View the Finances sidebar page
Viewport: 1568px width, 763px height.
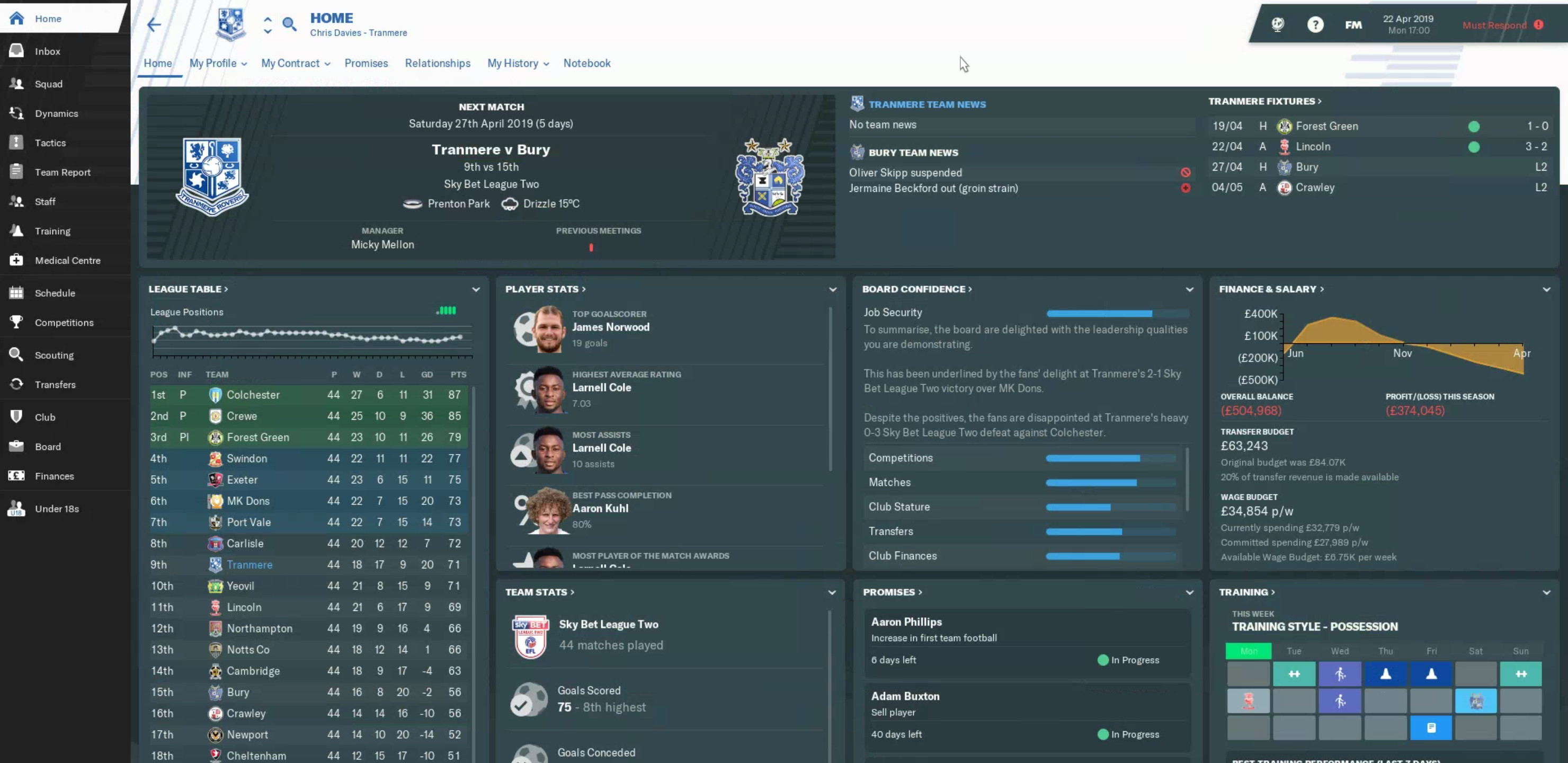click(x=54, y=476)
